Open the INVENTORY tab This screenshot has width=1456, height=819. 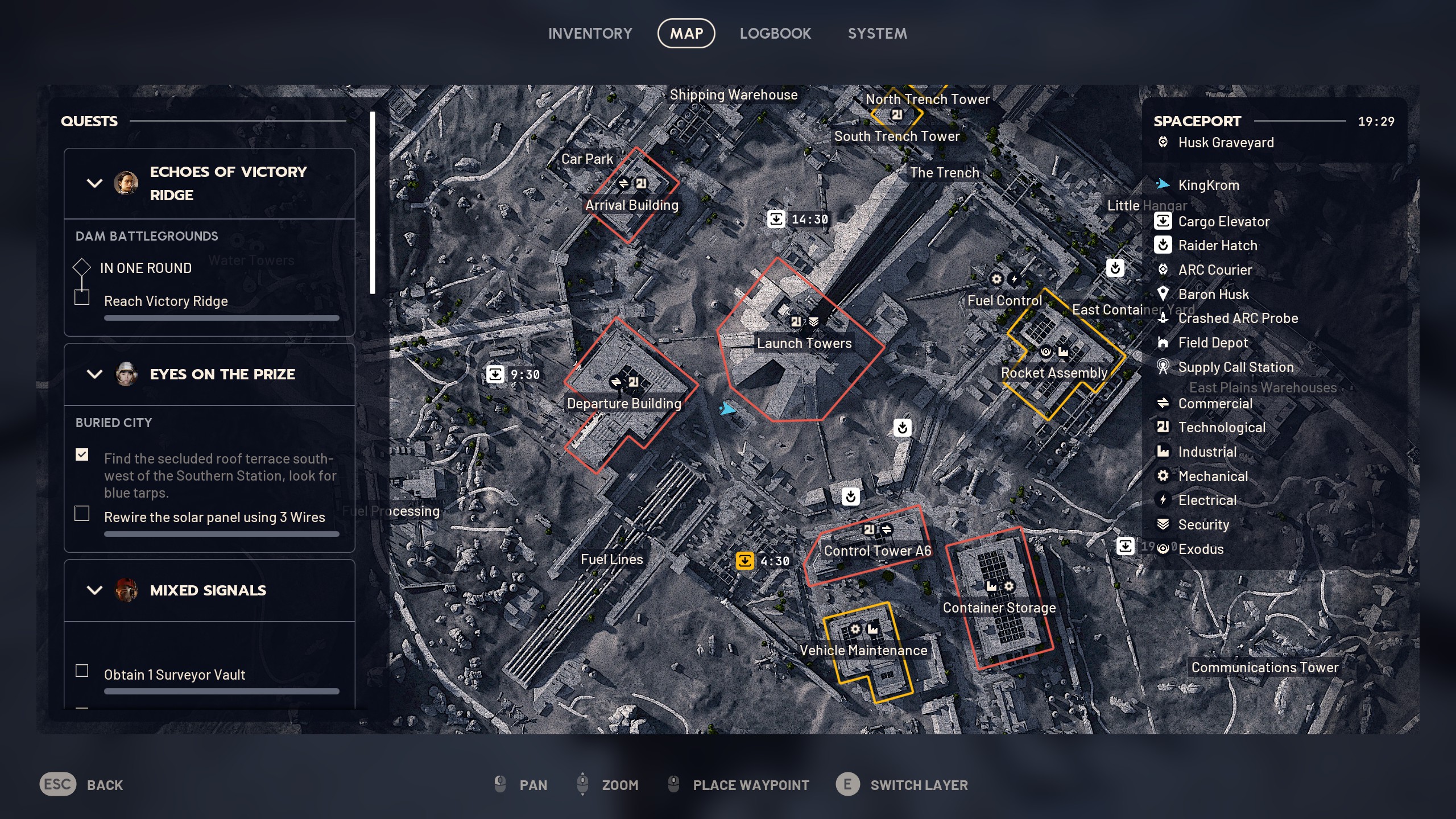(x=590, y=33)
